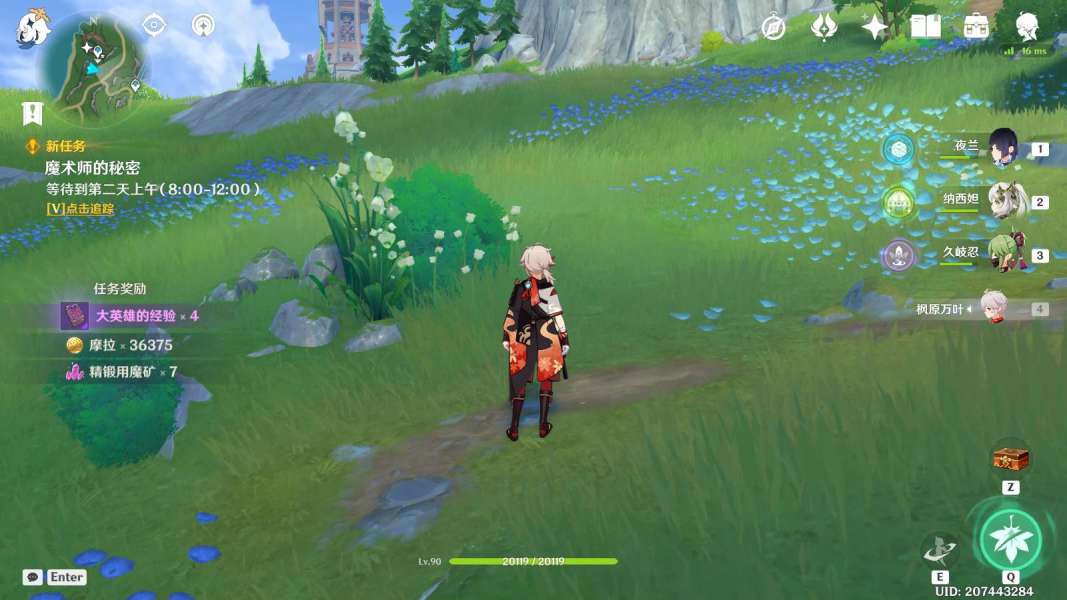Open the backpack inventory icon
This screenshot has width=1067, height=600.
point(976,27)
